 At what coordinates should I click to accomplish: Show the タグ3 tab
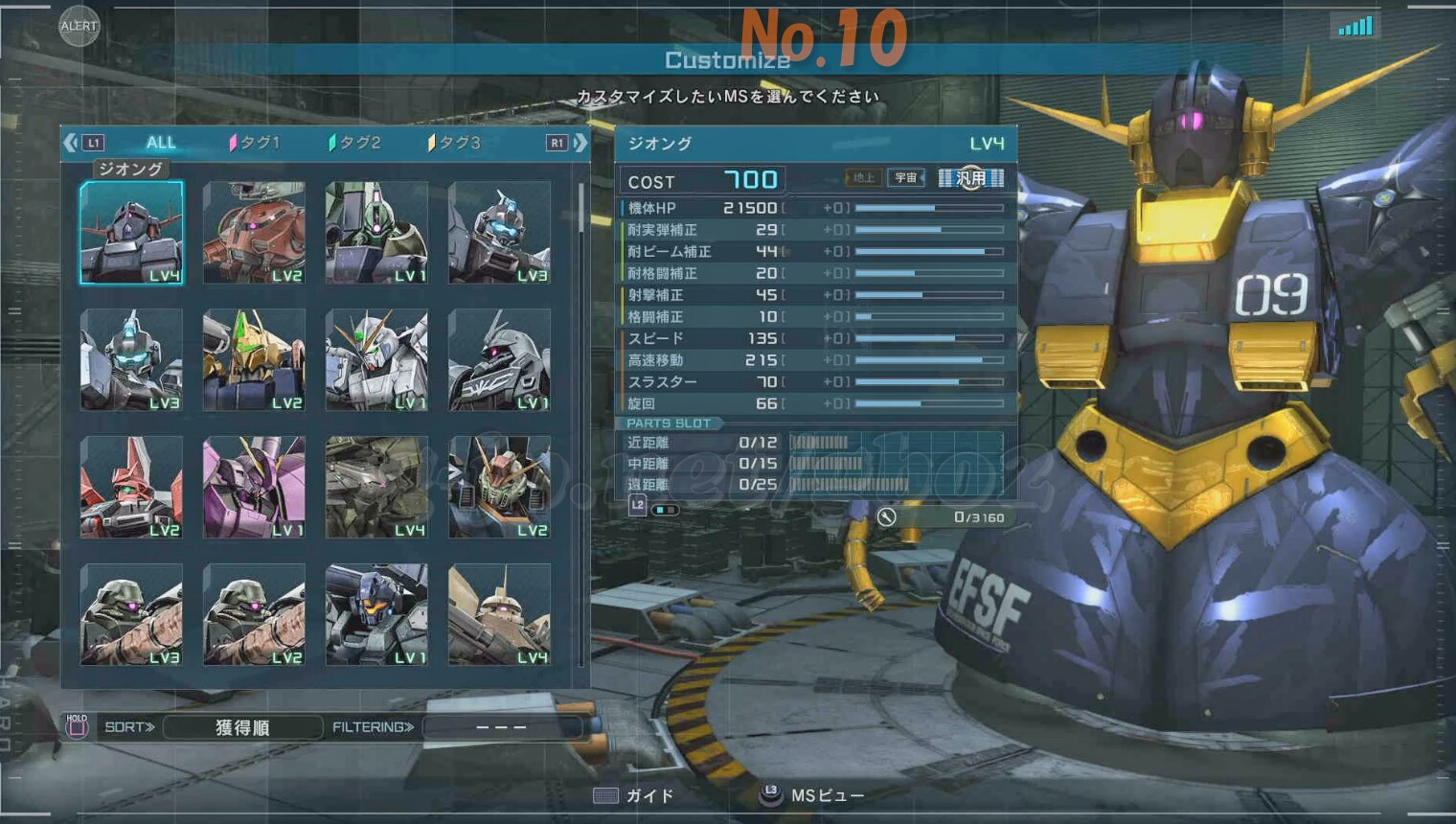[x=455, y=143]
